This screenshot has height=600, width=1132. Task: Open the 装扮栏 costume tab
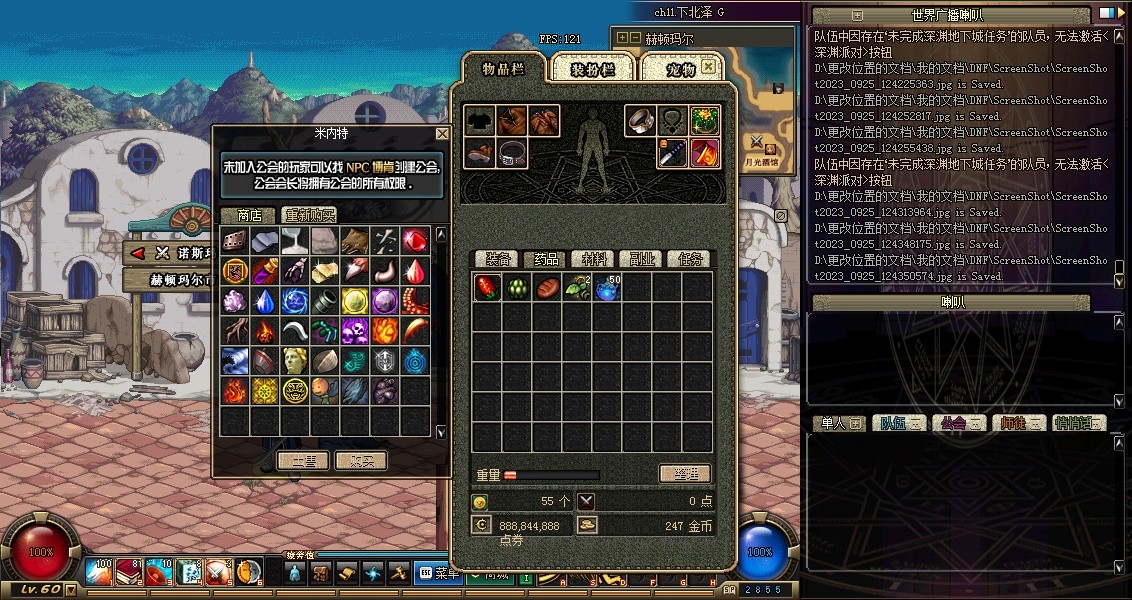593,69
